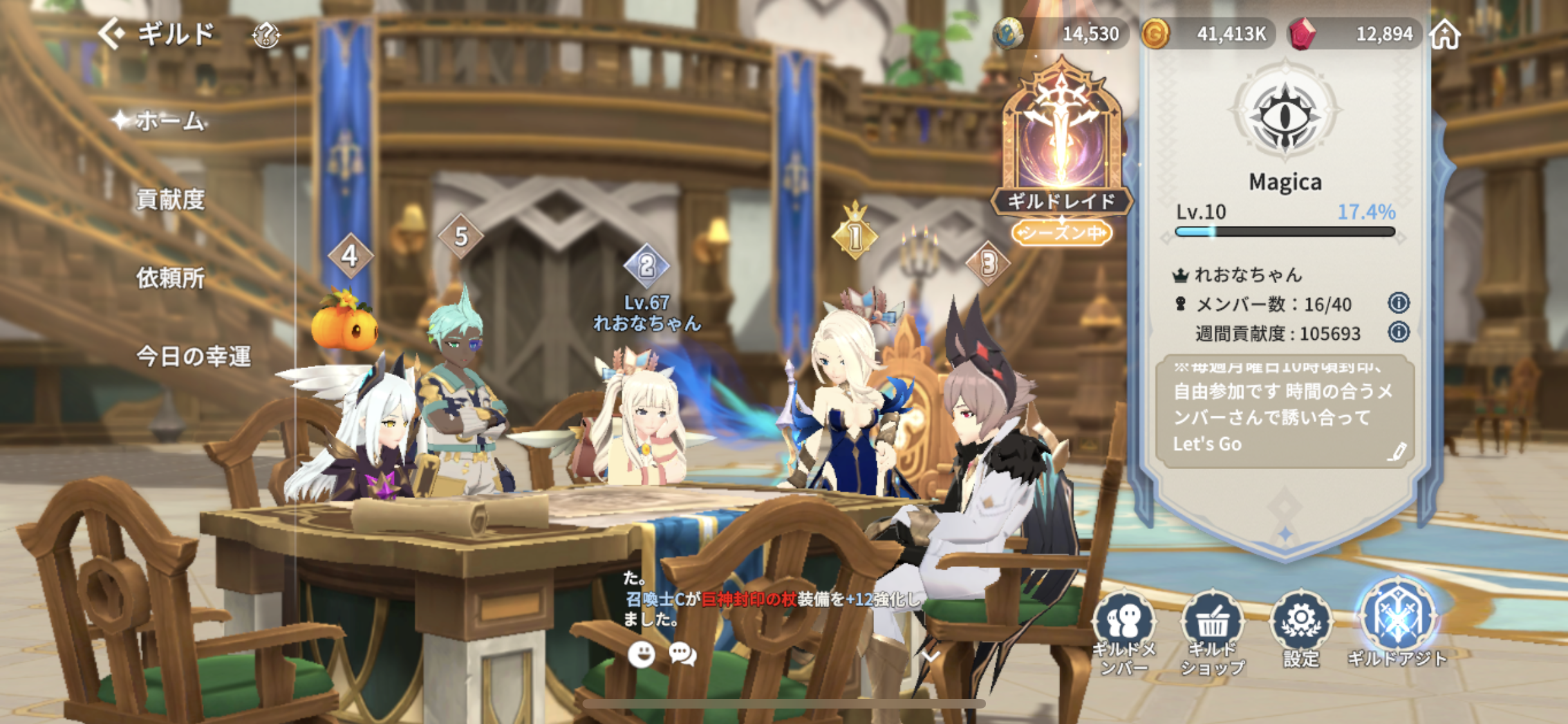1568x724 pixels.
Task: Open the chat speech-bubble button
Action: pyautogui.click(x=682, y=654)
